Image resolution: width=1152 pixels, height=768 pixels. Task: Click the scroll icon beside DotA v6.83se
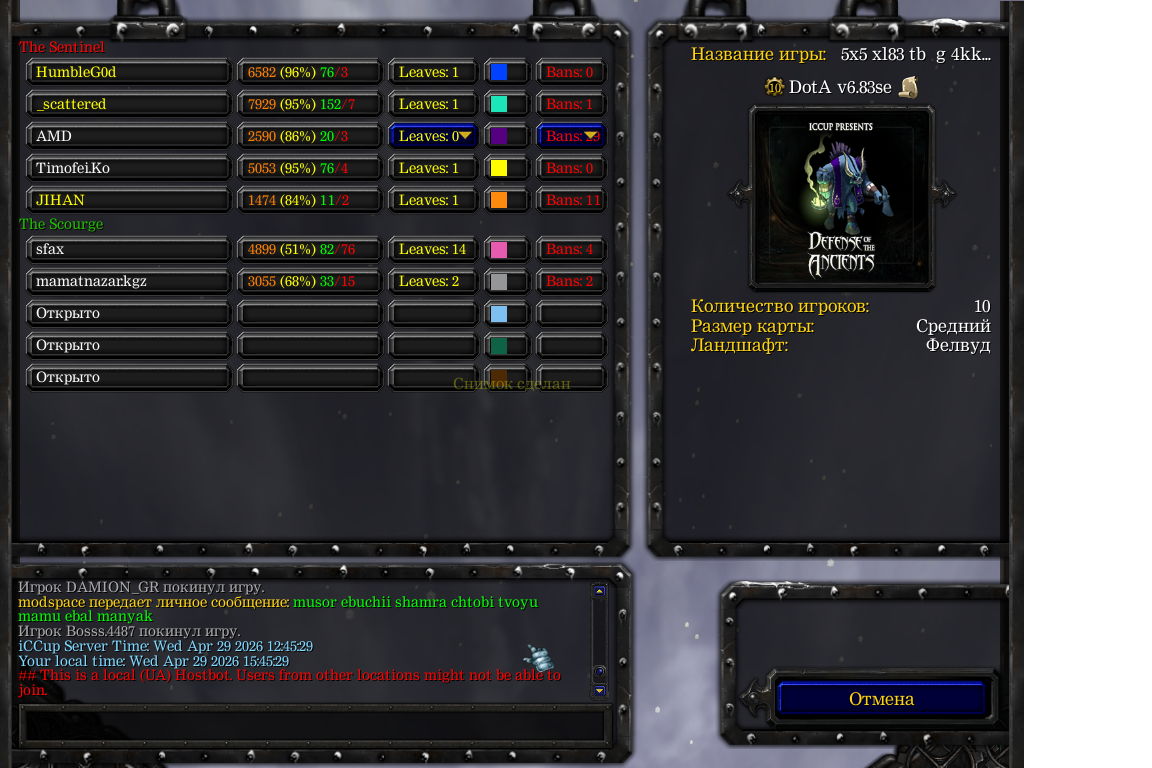click(908, 87)
